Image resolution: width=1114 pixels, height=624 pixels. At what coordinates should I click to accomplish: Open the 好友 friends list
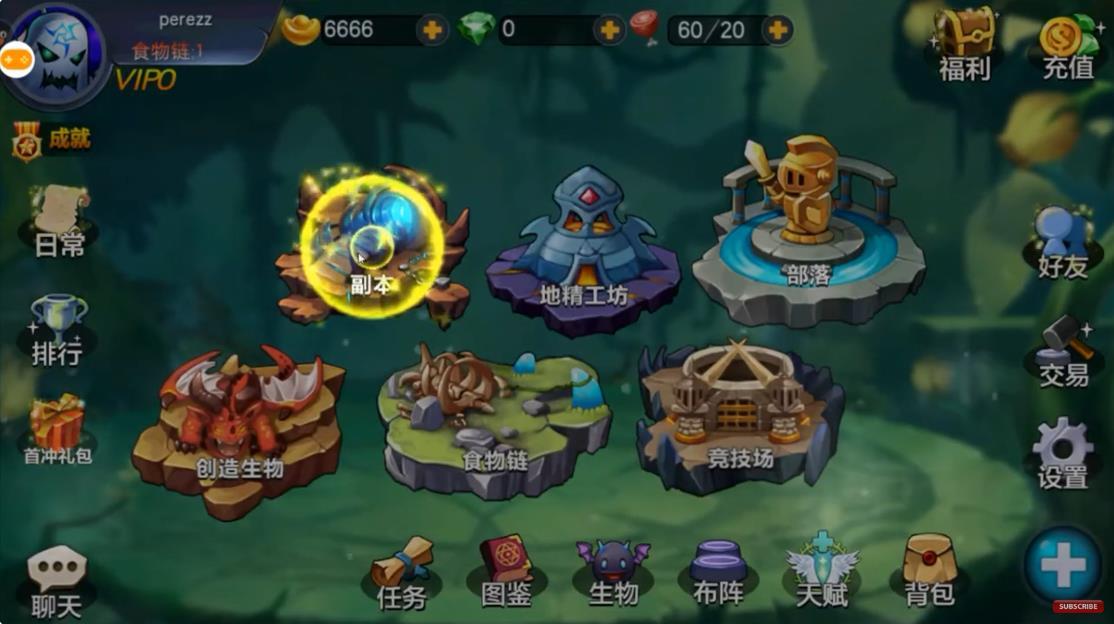click(x=1062, y=243)
